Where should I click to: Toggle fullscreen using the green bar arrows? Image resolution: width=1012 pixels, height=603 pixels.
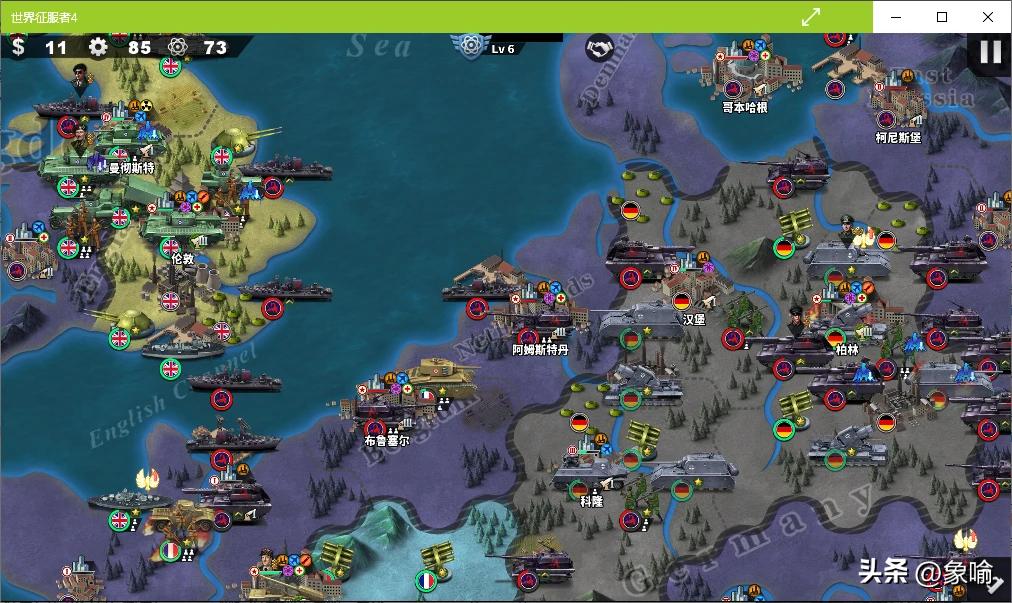pyautogui.click(x=811, y=17)
